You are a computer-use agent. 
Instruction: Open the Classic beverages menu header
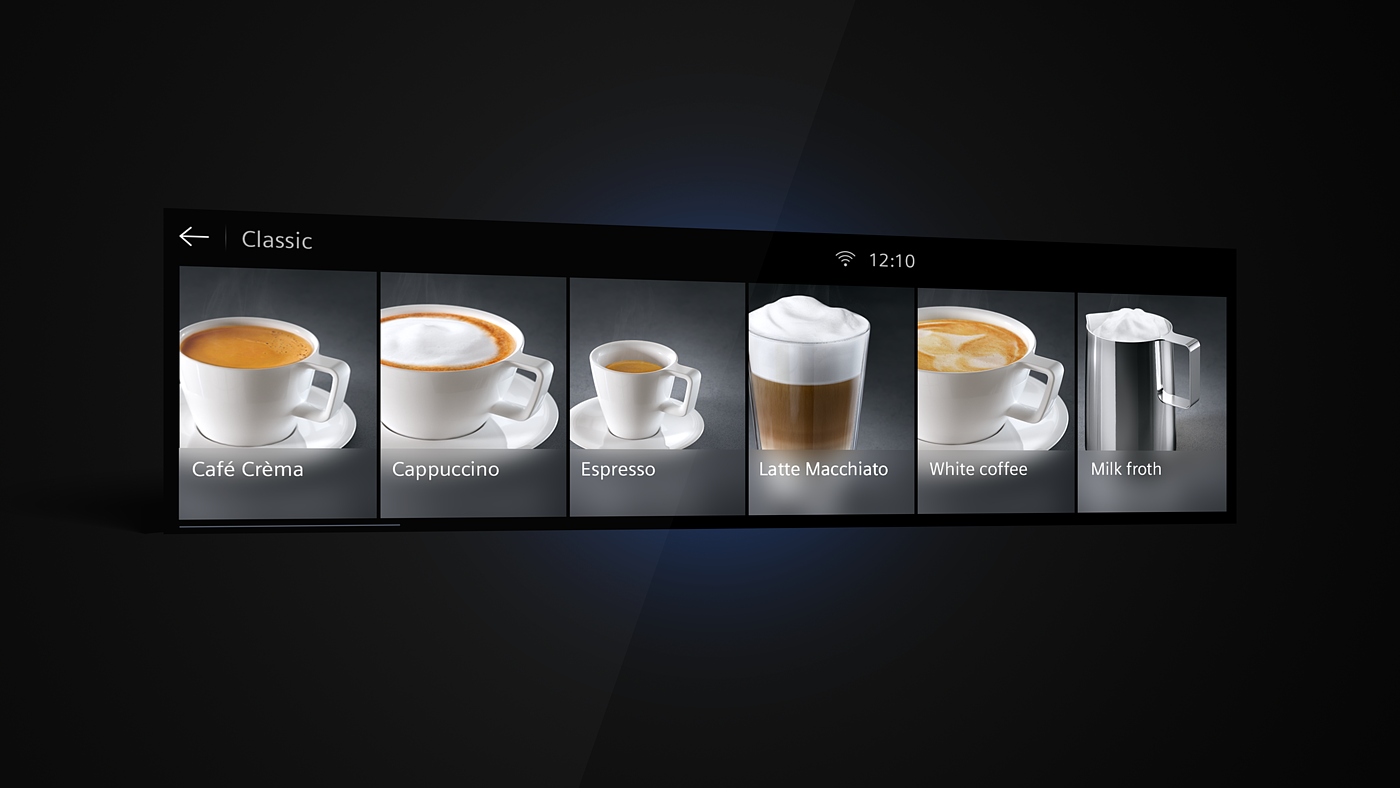tap(277, 240)
